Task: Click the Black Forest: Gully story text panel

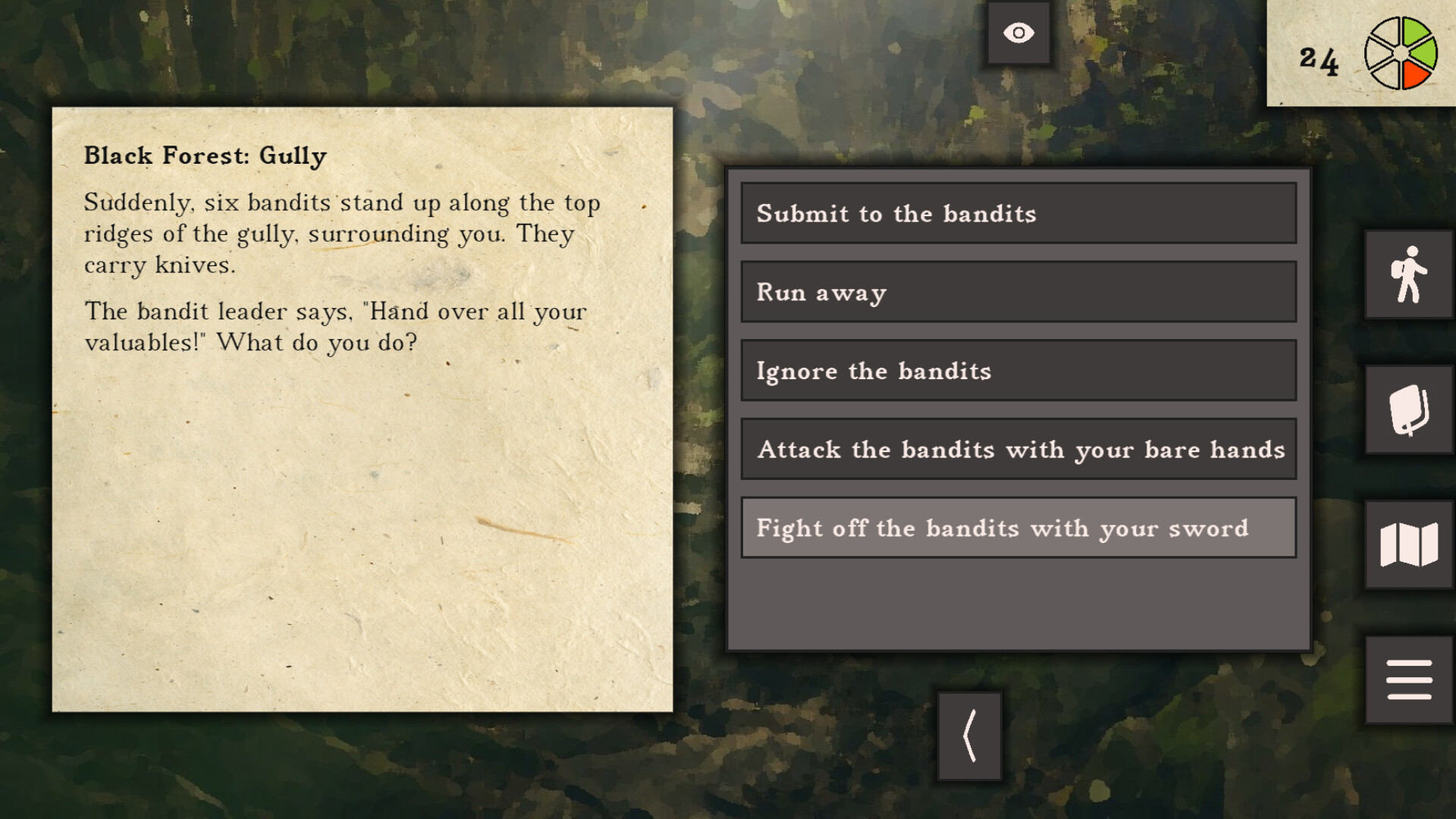Action: click(x=362, y=409)
